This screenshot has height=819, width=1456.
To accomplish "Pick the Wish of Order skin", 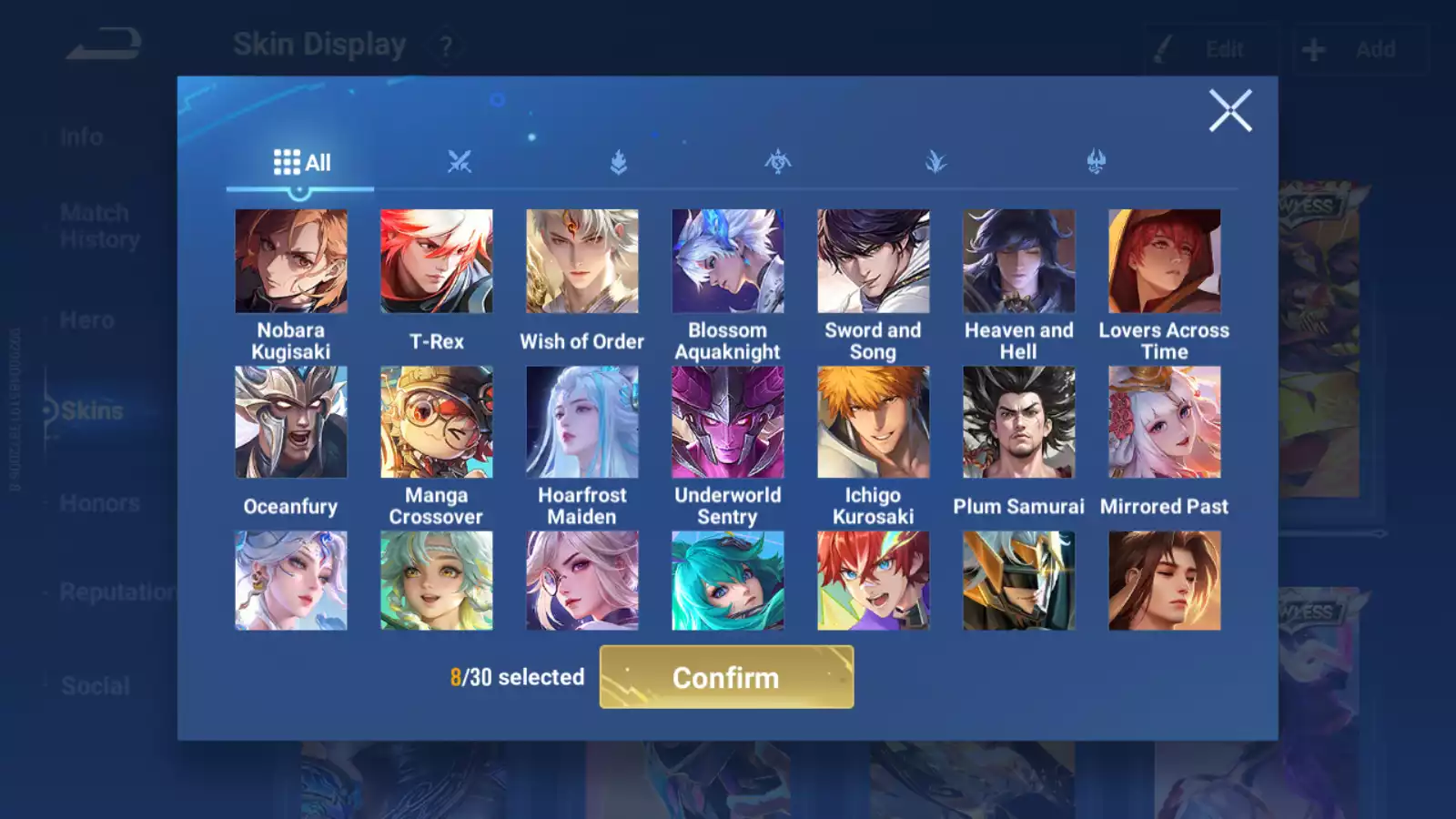I will coord(582,262).
